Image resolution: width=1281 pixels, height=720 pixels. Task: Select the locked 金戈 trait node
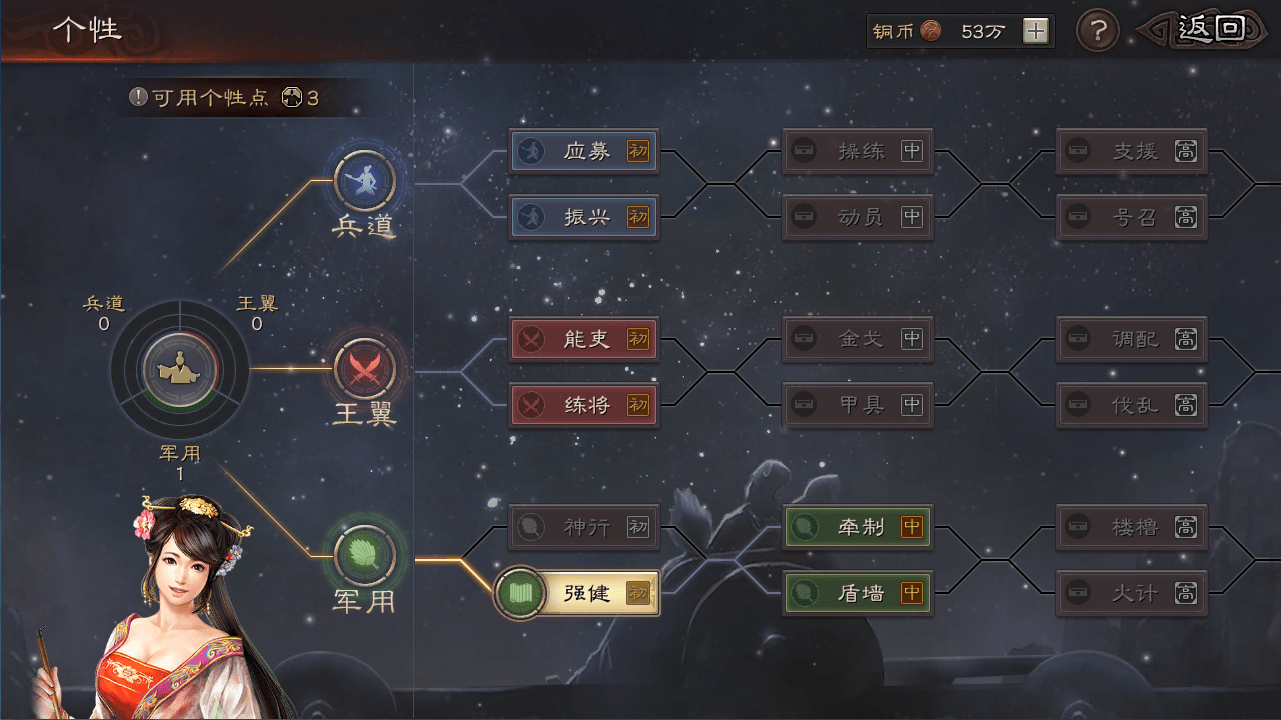coord(857,339)
